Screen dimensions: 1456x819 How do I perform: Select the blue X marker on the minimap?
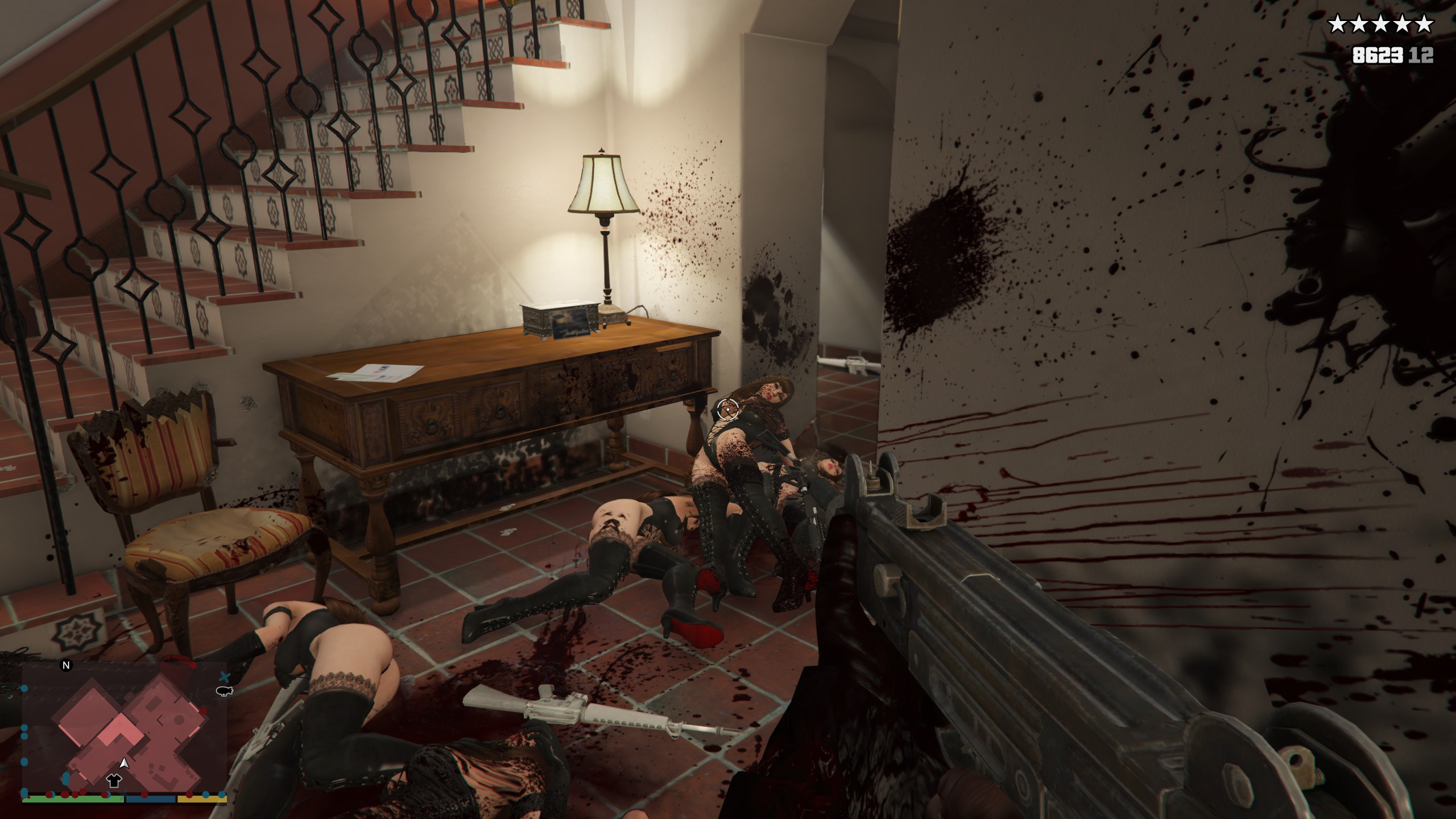pyautogui.click(x=225, y=676)
